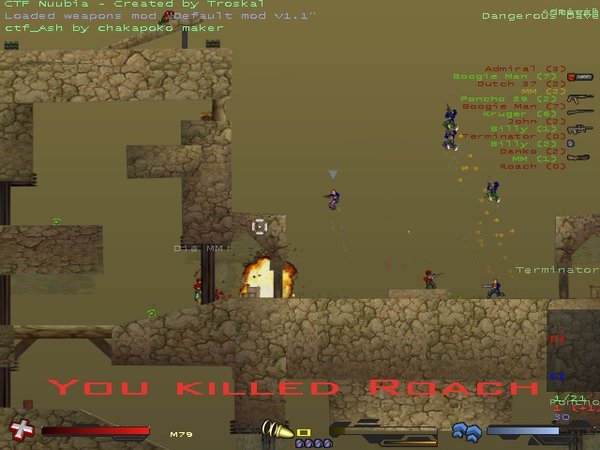Click the Roach entry in the kill log
The image size is (600, 450).
(518, 166)
